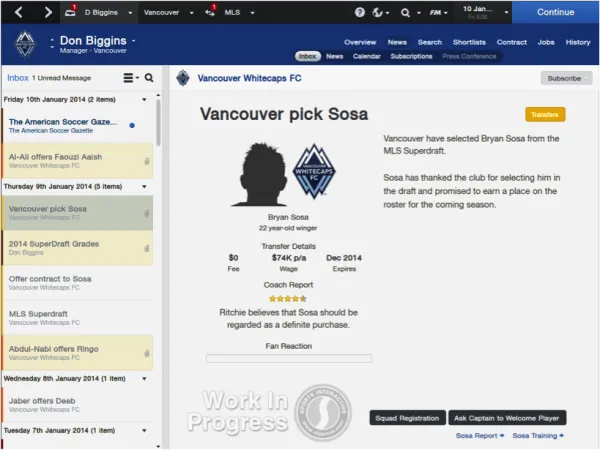Ask Captain to Welcome Player

point(508,417)
